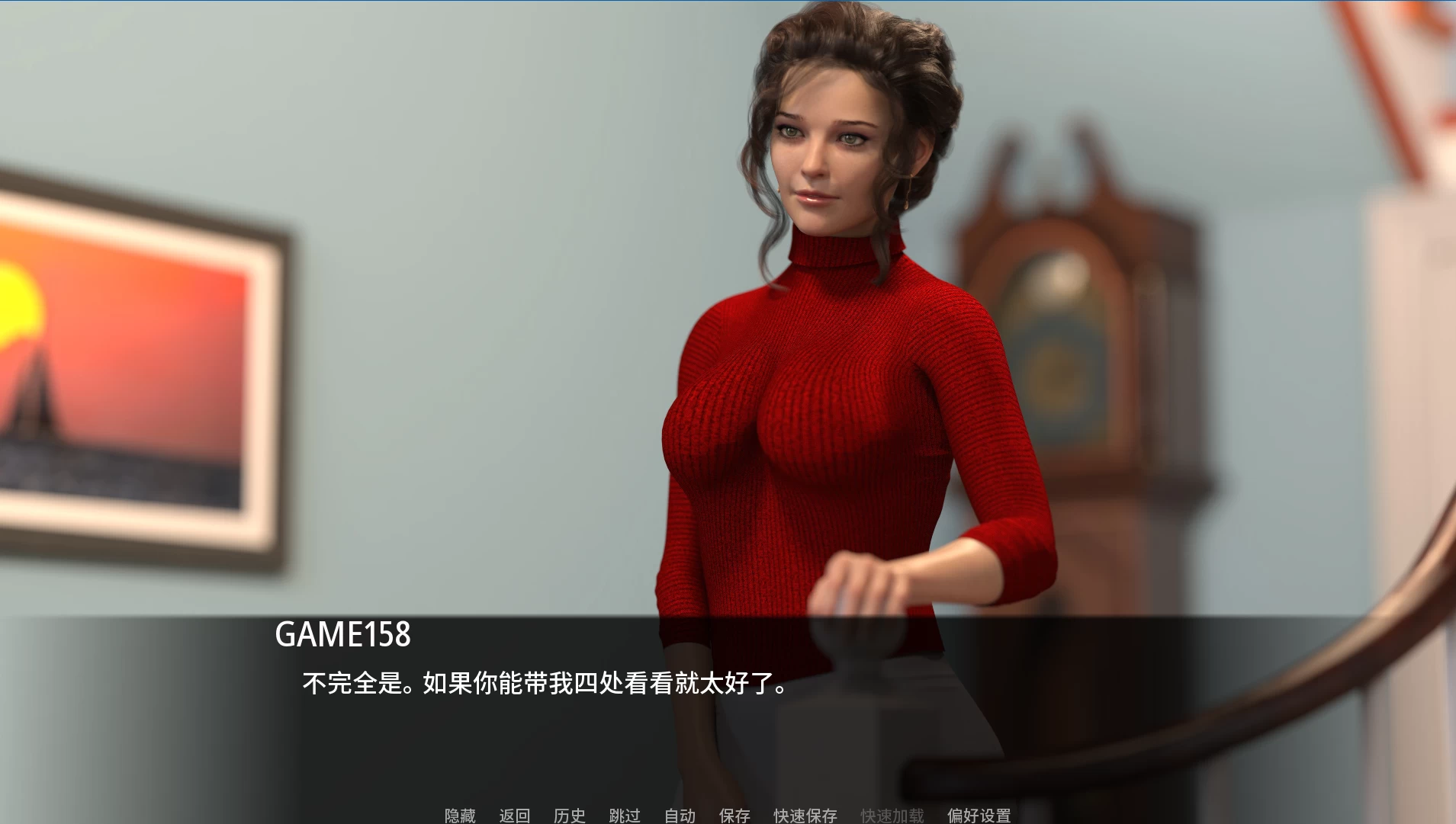Screen dimensions: 1456x824
Task: Open the 偏好设置 preferences screen
Action: [979, 815]
